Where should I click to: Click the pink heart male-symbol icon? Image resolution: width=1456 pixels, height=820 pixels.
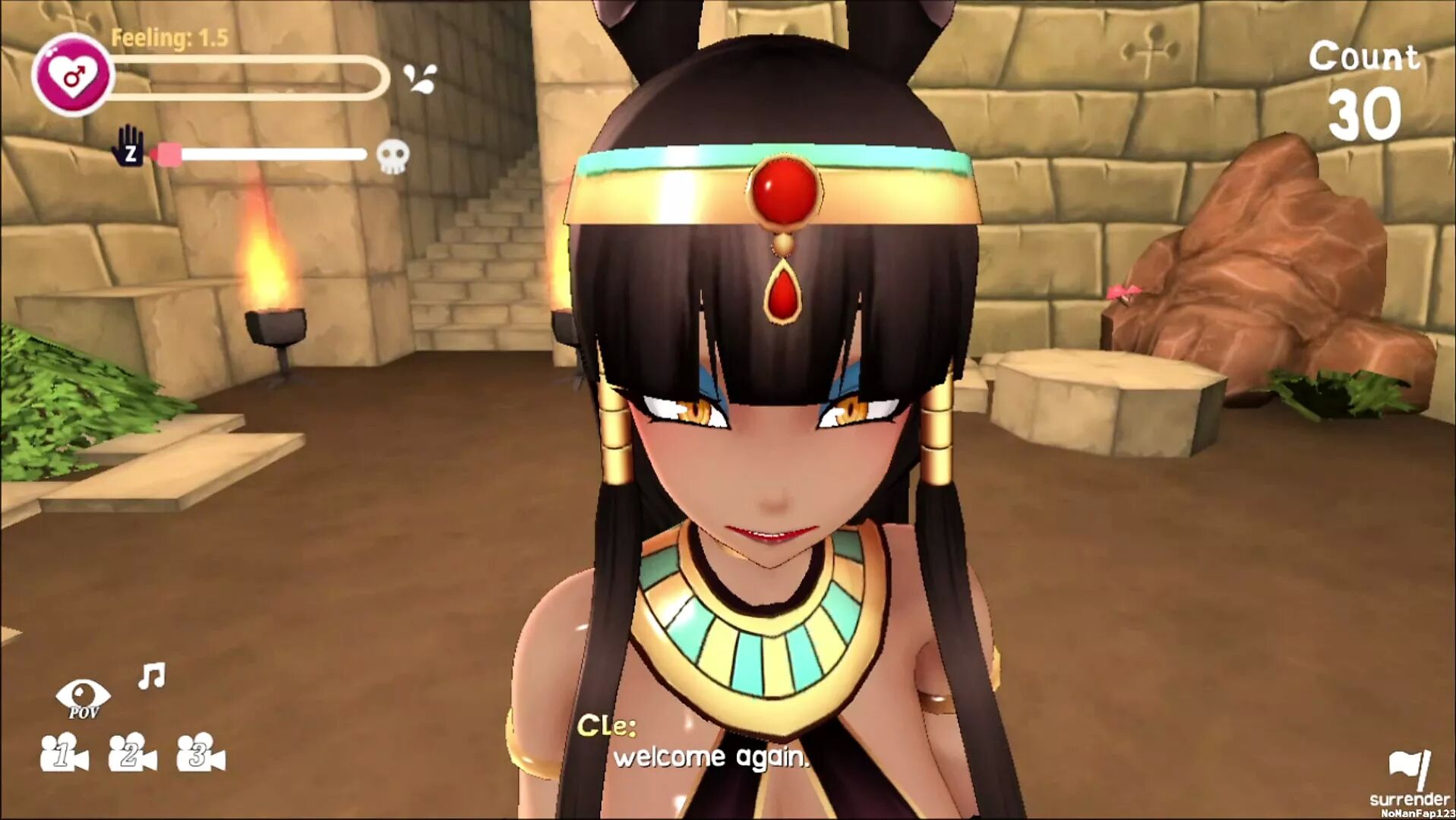(73, 75)
